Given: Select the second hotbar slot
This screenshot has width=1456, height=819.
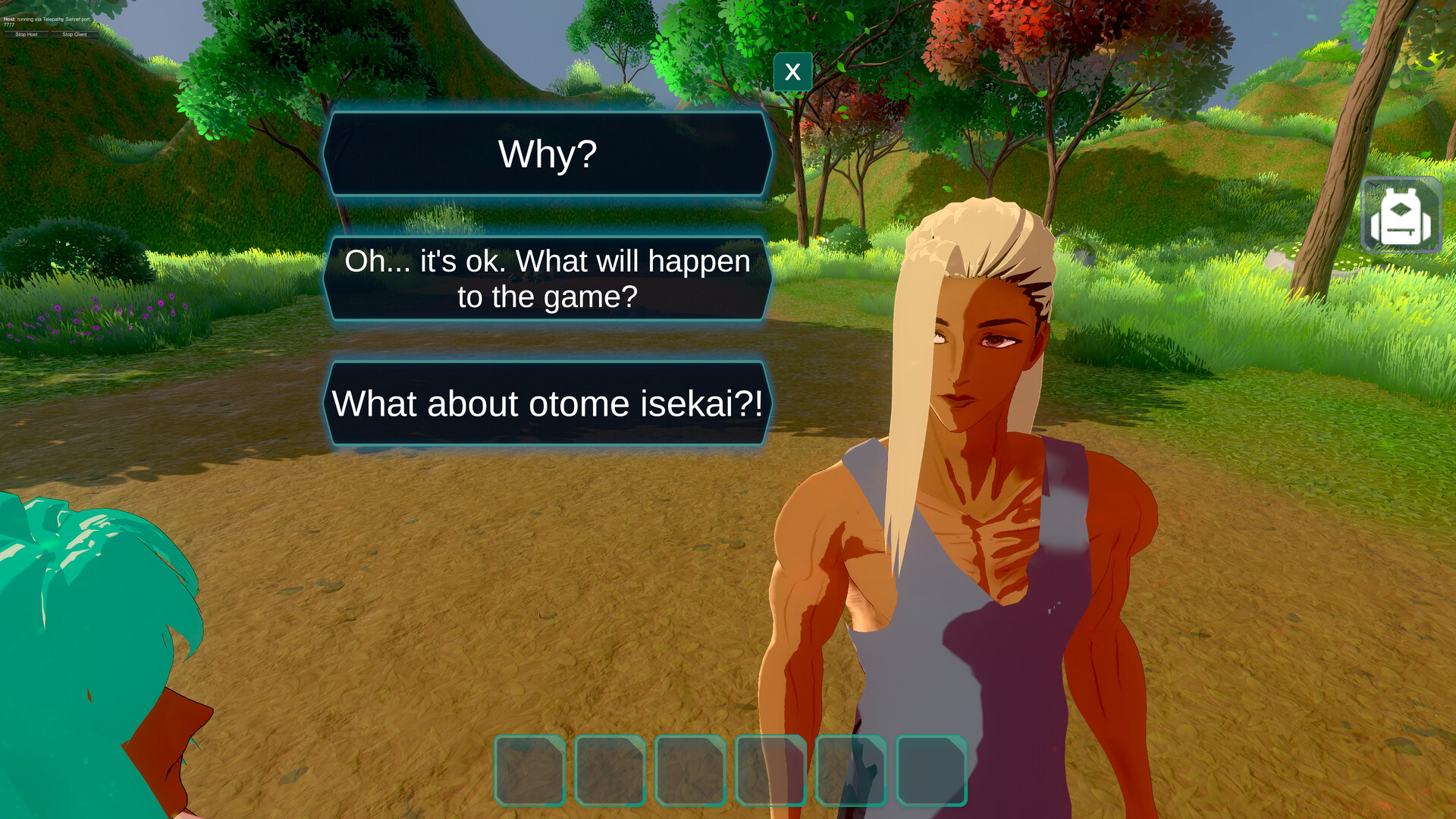Looking at the screenshot, I should pos(610,769).
